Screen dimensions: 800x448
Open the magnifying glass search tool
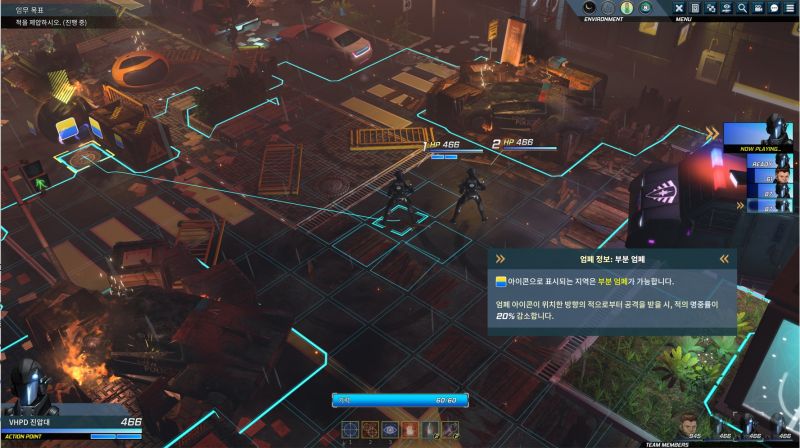pos(742,8)
